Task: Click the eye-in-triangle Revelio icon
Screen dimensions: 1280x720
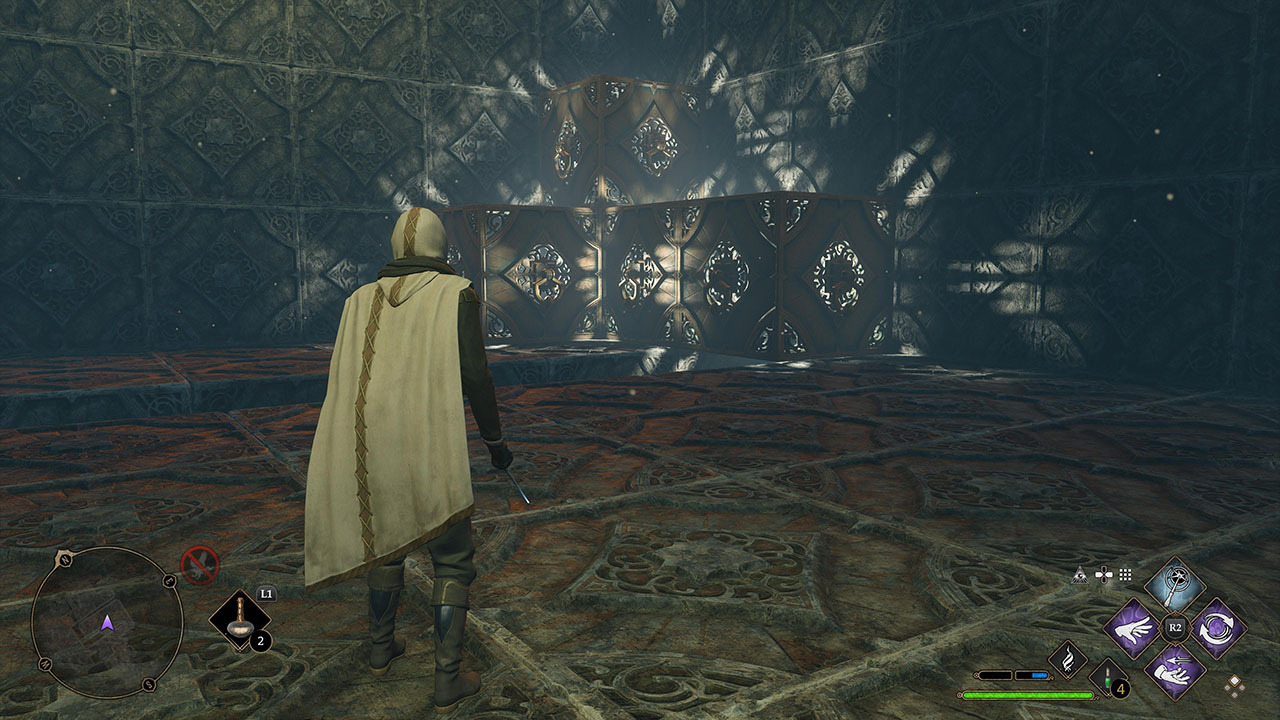Action: pos(1079,575)
